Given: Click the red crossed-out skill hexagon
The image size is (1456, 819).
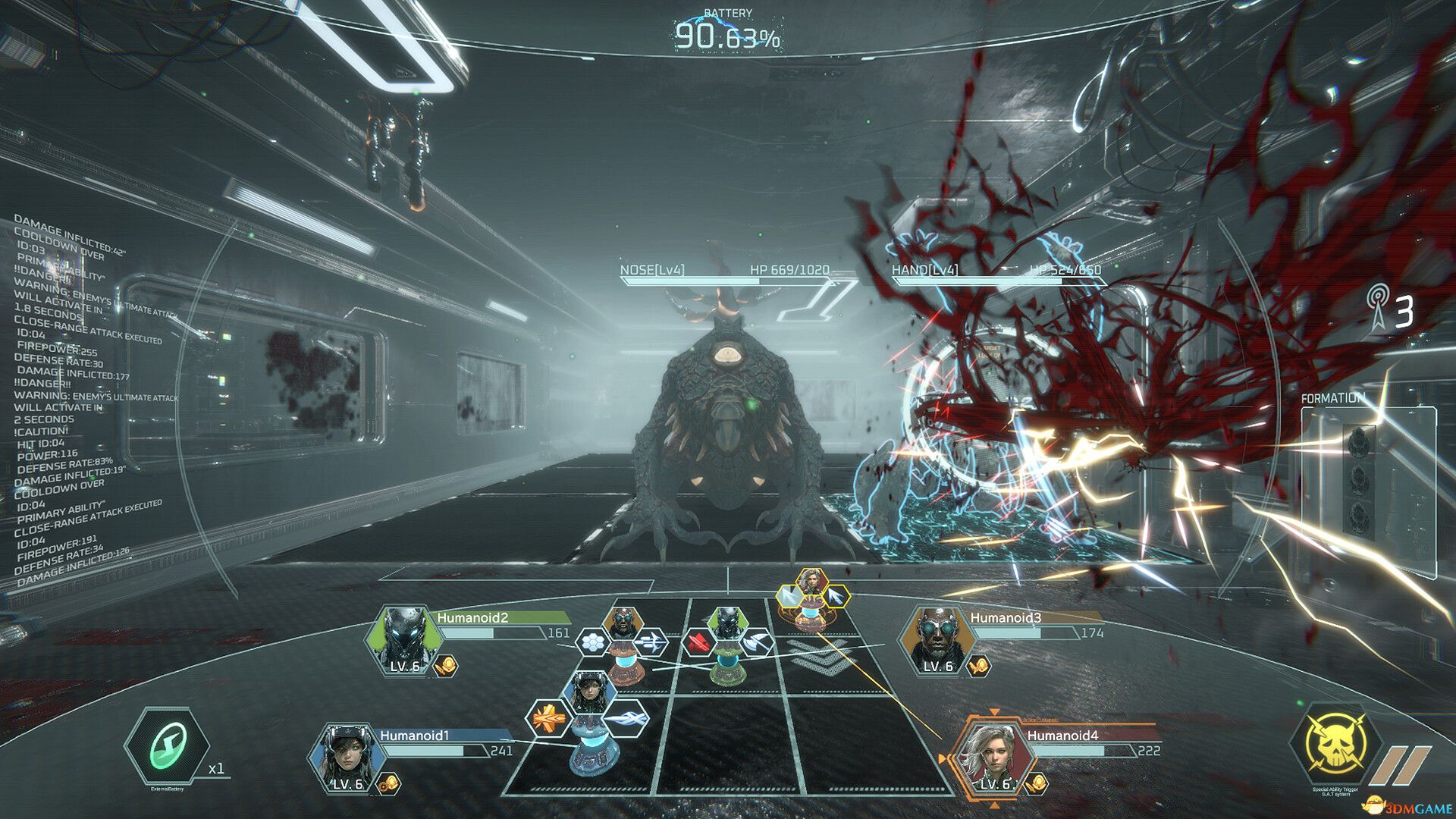Looking at the screenshot, I should [x=698, y=644].
